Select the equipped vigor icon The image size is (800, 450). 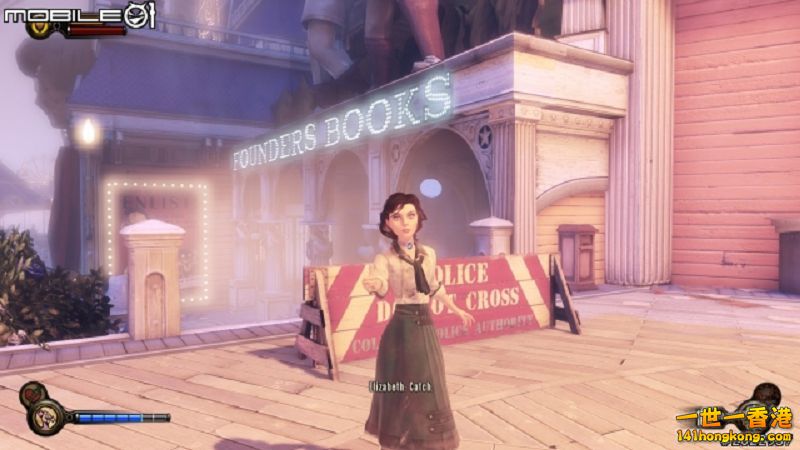click(45, 416)
